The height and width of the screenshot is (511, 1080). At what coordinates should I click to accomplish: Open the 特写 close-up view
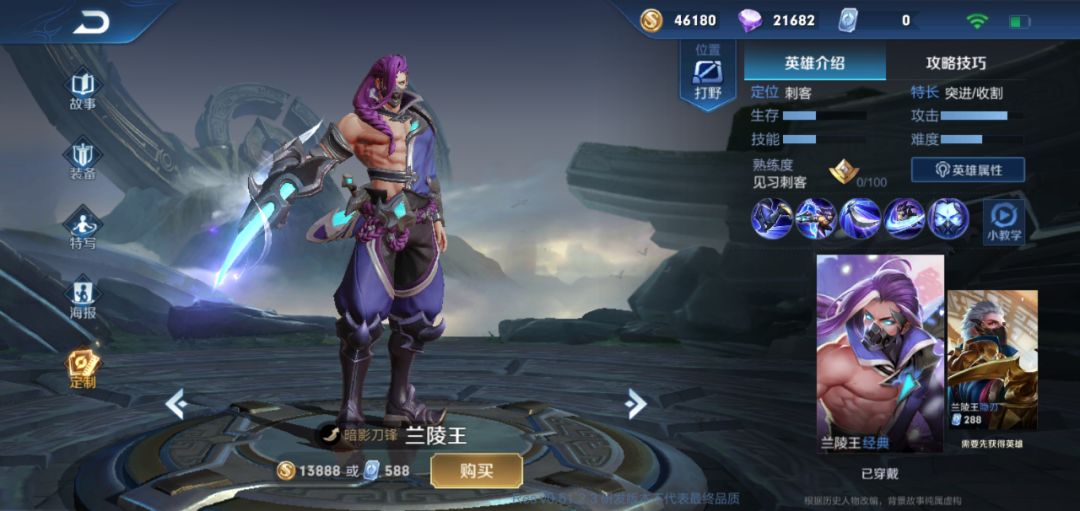[83, 229]
